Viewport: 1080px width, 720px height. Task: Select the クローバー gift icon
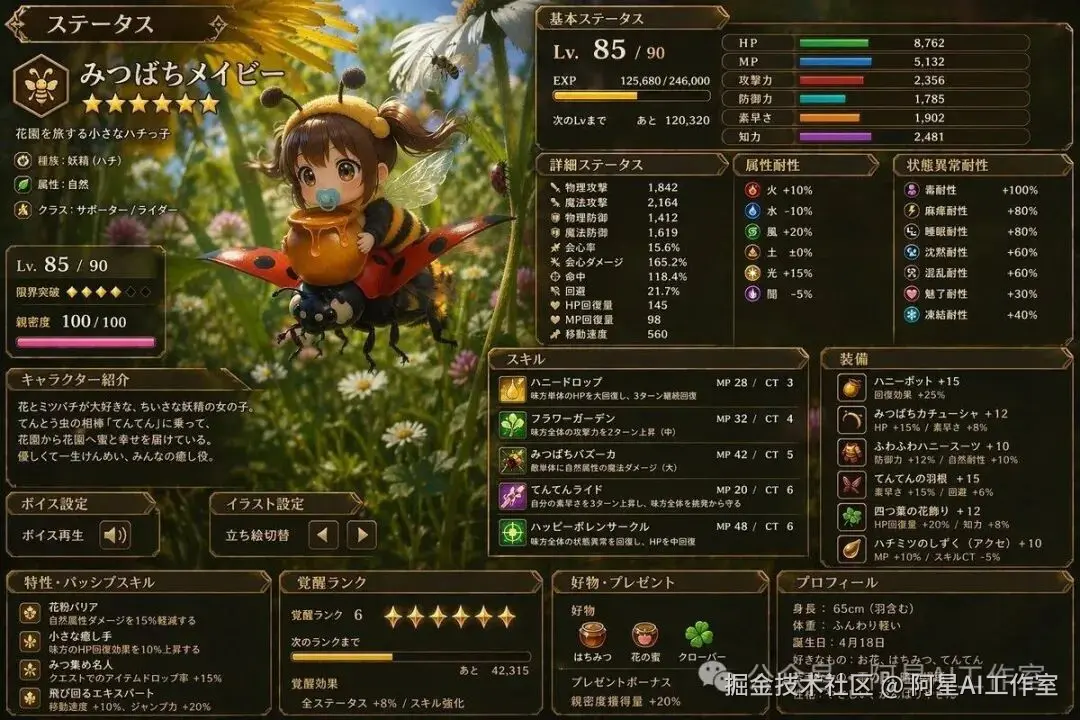[x=698, y=635]
